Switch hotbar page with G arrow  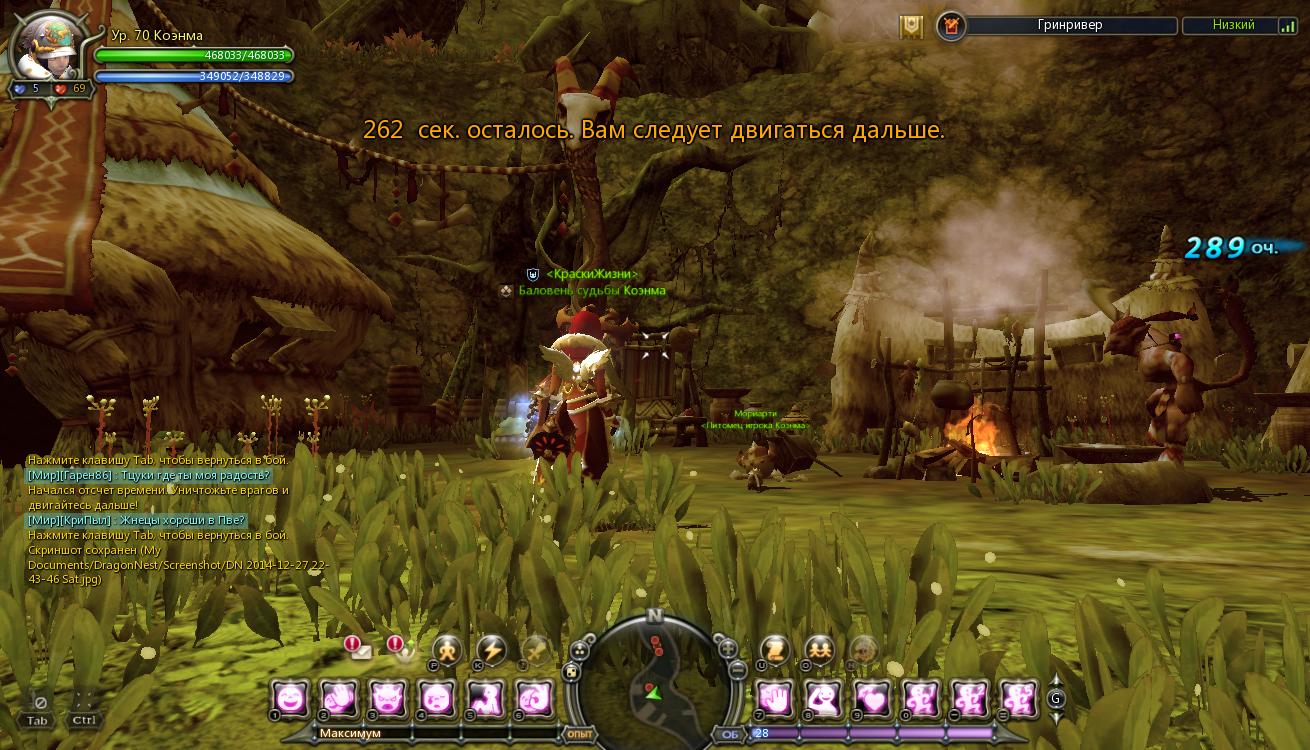[x=1056, y=699]
